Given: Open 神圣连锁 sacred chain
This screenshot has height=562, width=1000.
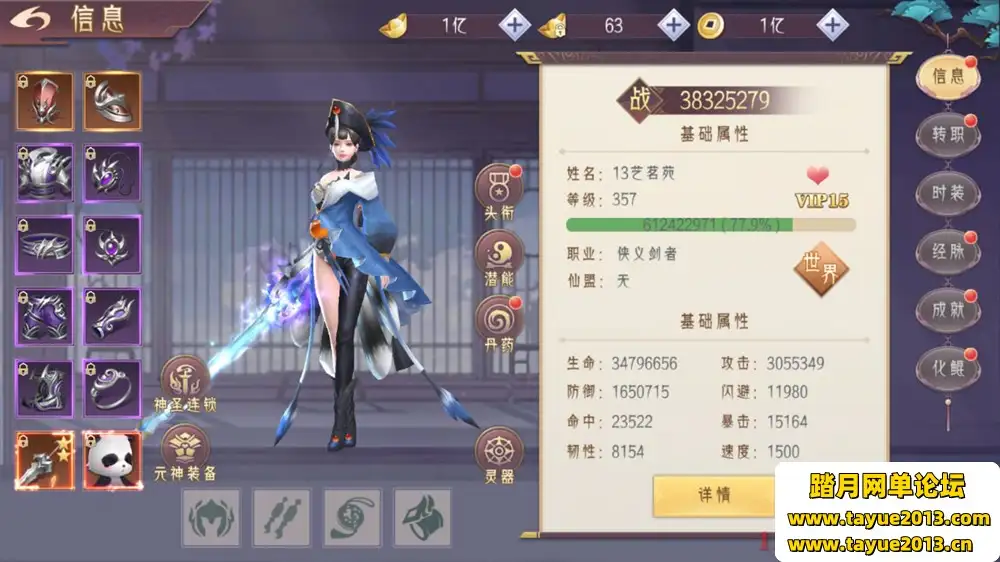Looking at the screenshot, I should click(185, 381).
